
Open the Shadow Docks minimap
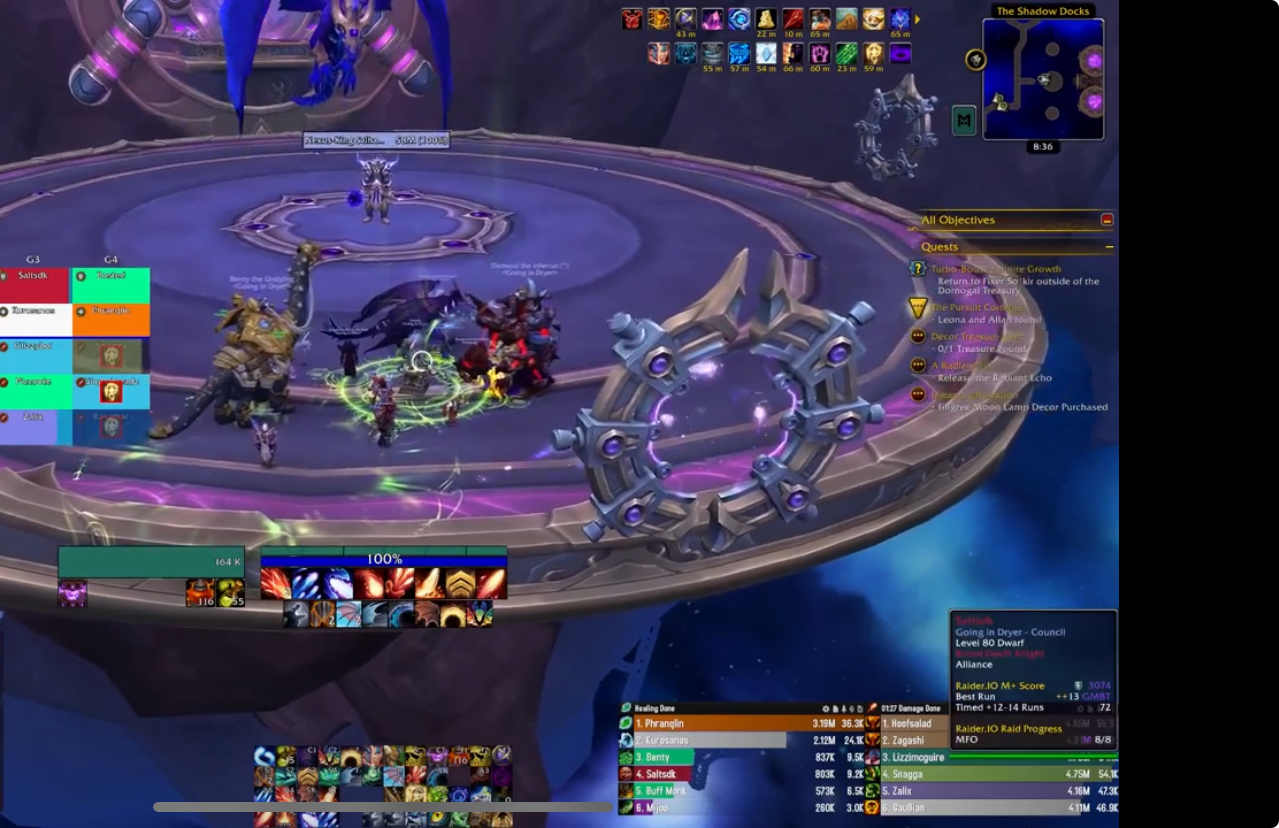coord(1043,78)
